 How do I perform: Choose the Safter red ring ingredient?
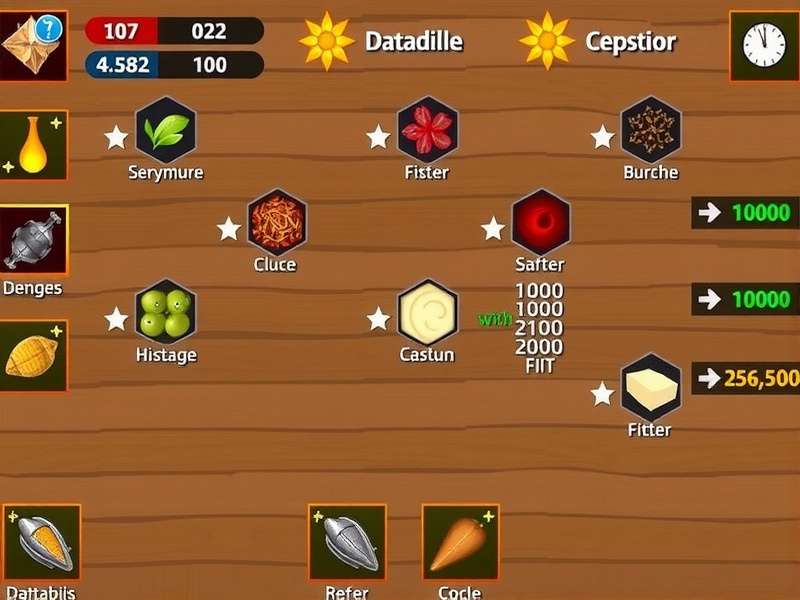(540, 222)
